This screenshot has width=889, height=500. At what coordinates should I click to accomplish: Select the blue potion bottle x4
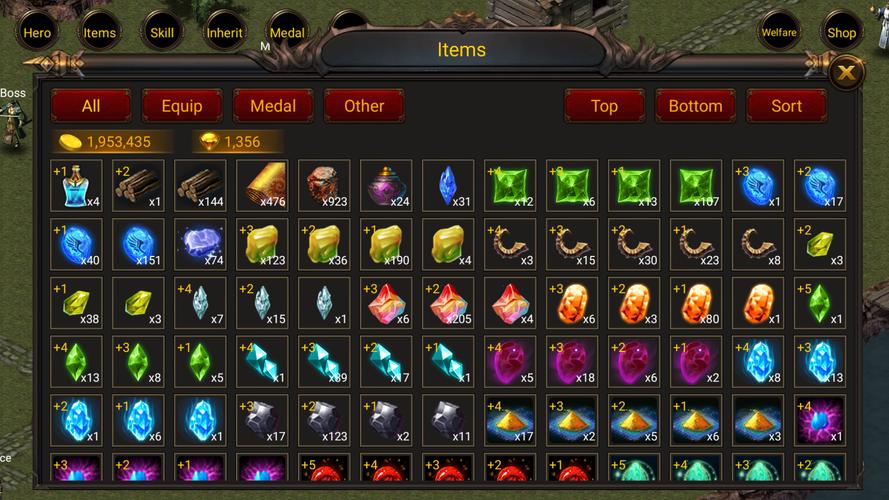pos(77,186)
